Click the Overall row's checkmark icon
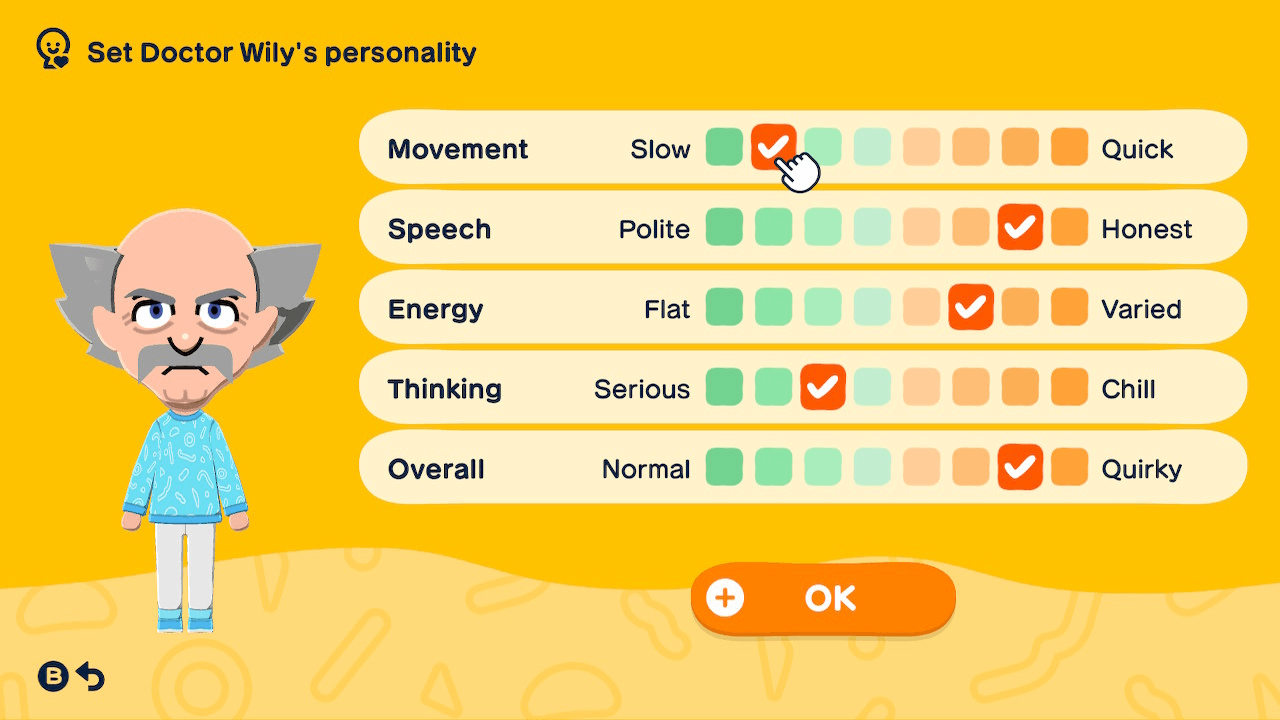 [1021, 467]
